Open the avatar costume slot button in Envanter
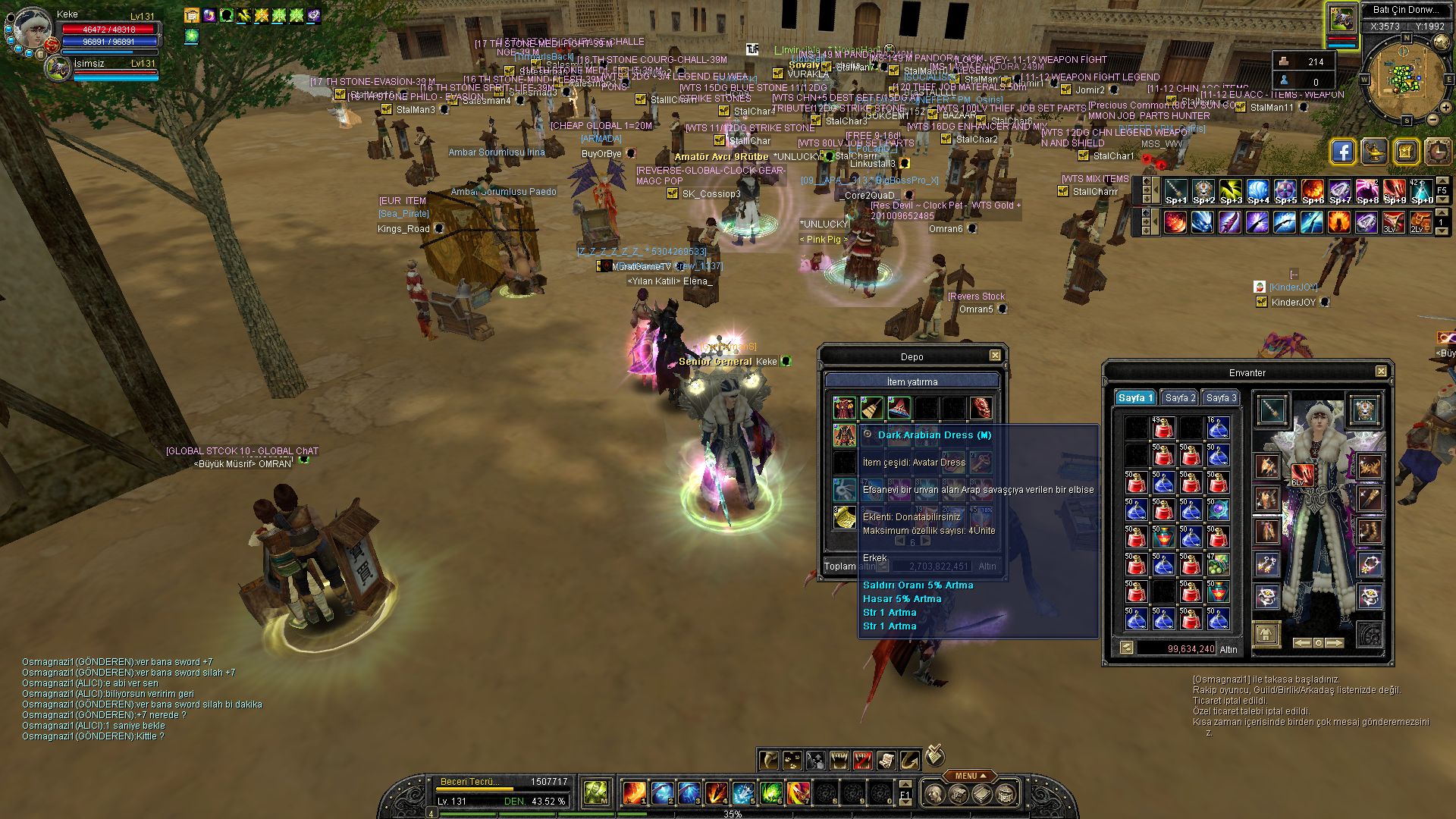 coord(1266,634)
